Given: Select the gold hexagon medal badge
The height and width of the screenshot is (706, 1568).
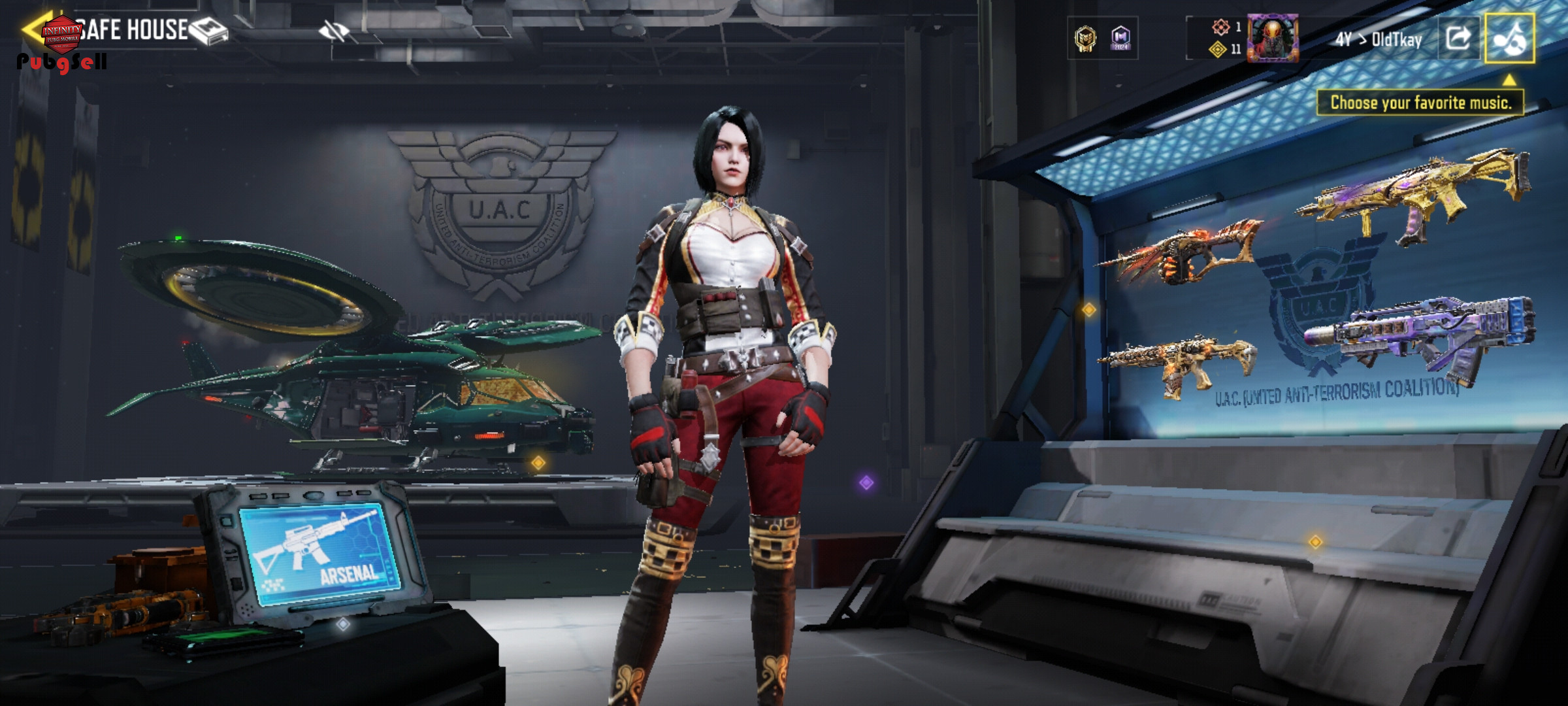Looking at the screenshot, I should [x=1086, y=39].
